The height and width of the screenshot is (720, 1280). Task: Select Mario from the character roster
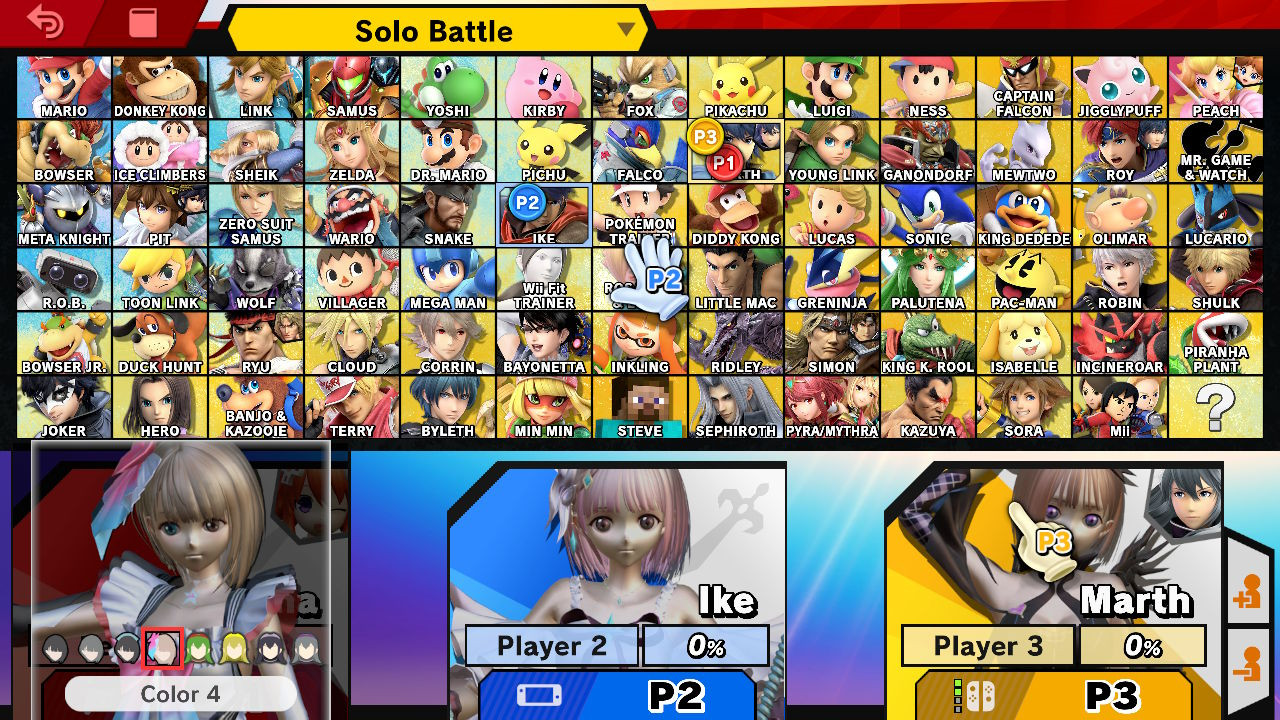point(64,85)
